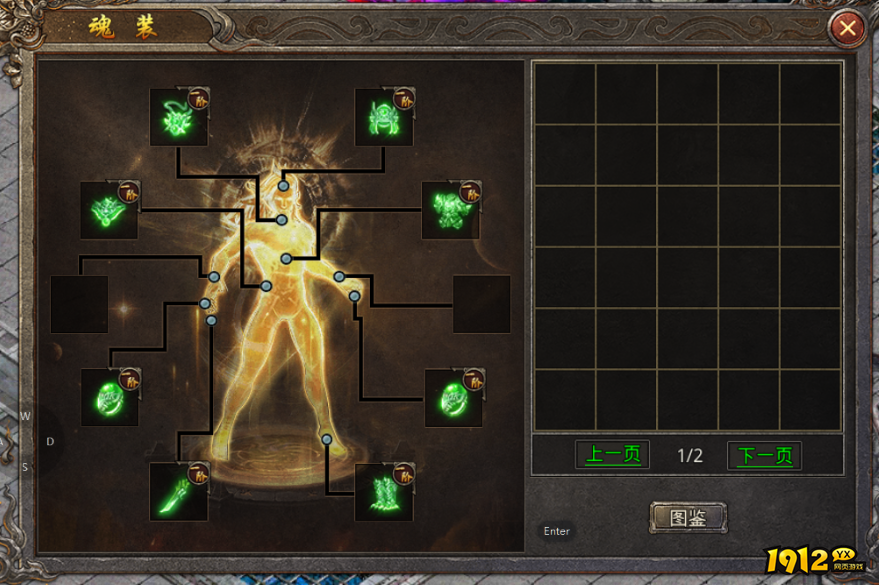The height and width of the screenshot is (585, 879).
Task: Open the 图鉴 codex
Action: (688, 517)
